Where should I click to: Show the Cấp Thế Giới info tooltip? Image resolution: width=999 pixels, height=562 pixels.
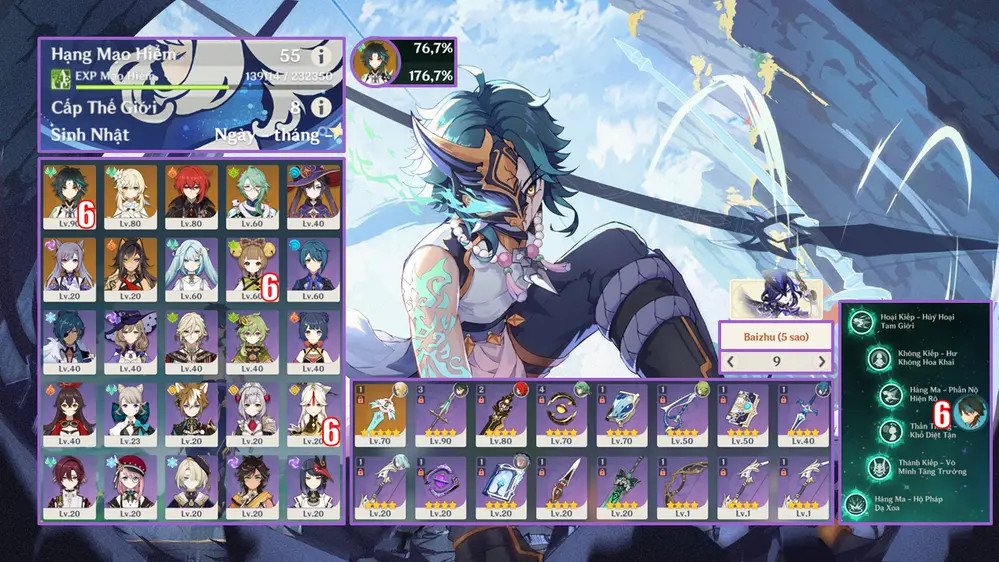pyautogui.click(x=321, y=106)
